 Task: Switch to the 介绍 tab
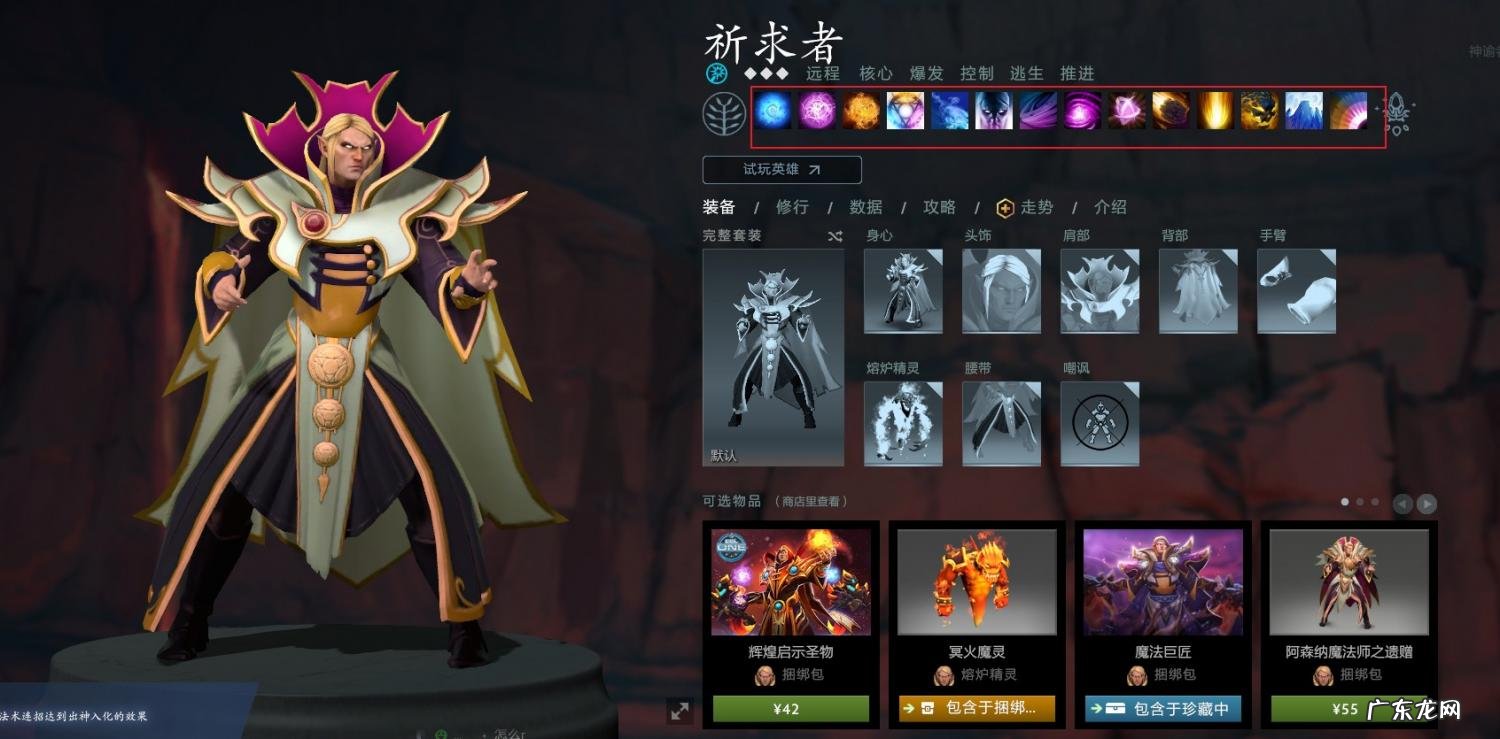coord(1109,208)
